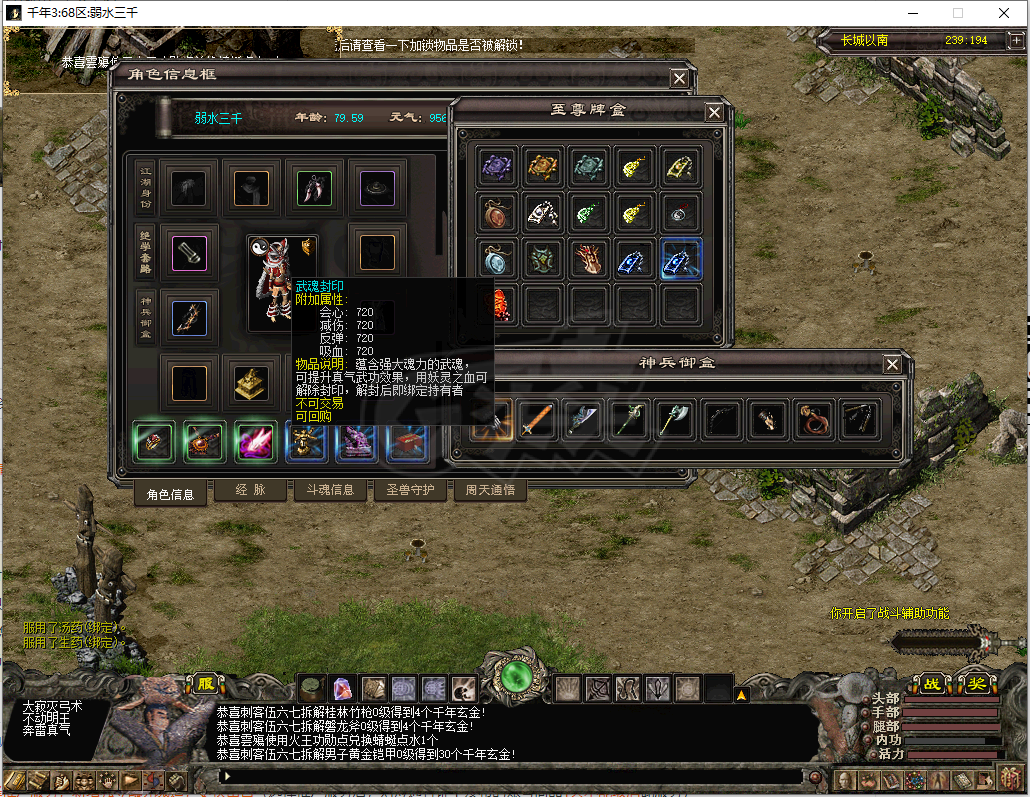Select the red claw token in 至尊牌盒
Screen dimensions: 1030x797
pyautogui.click(x=589, y=257)
